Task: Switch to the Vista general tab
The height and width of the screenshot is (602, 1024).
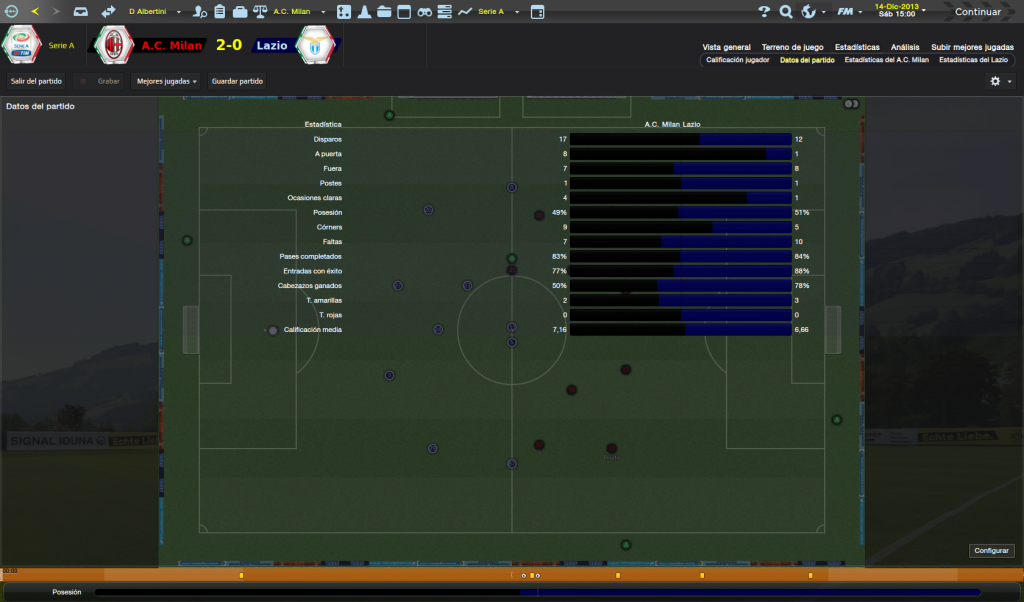Action: click(x=726, y=47)
